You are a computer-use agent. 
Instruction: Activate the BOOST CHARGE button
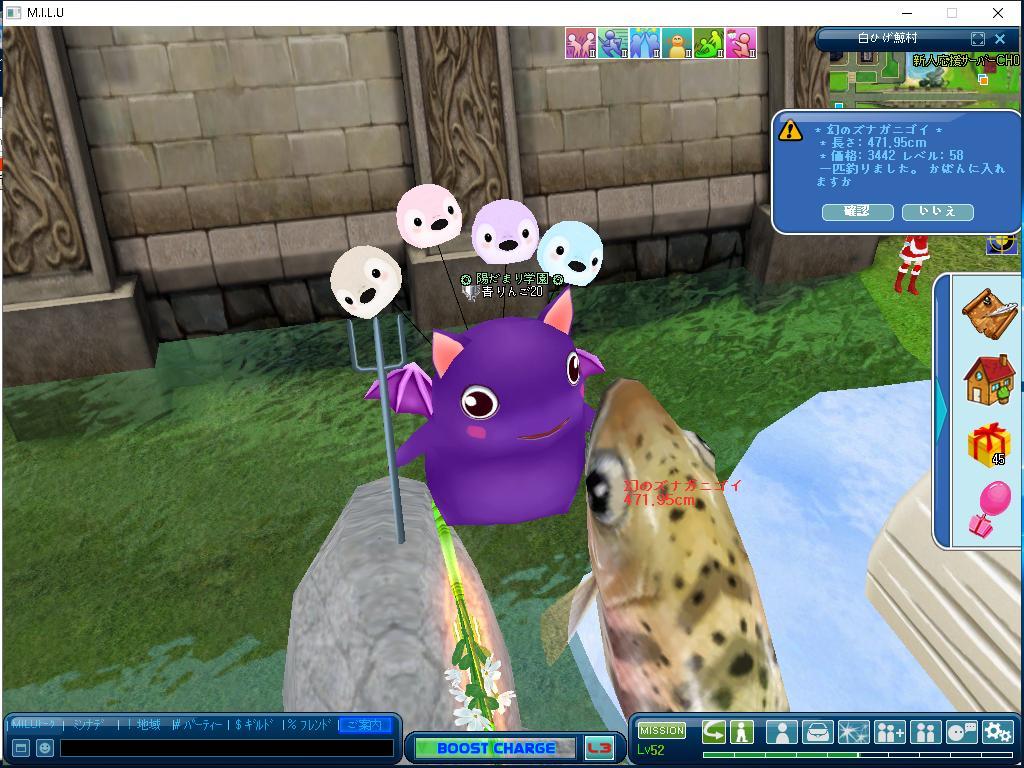[x=495, y=748]
